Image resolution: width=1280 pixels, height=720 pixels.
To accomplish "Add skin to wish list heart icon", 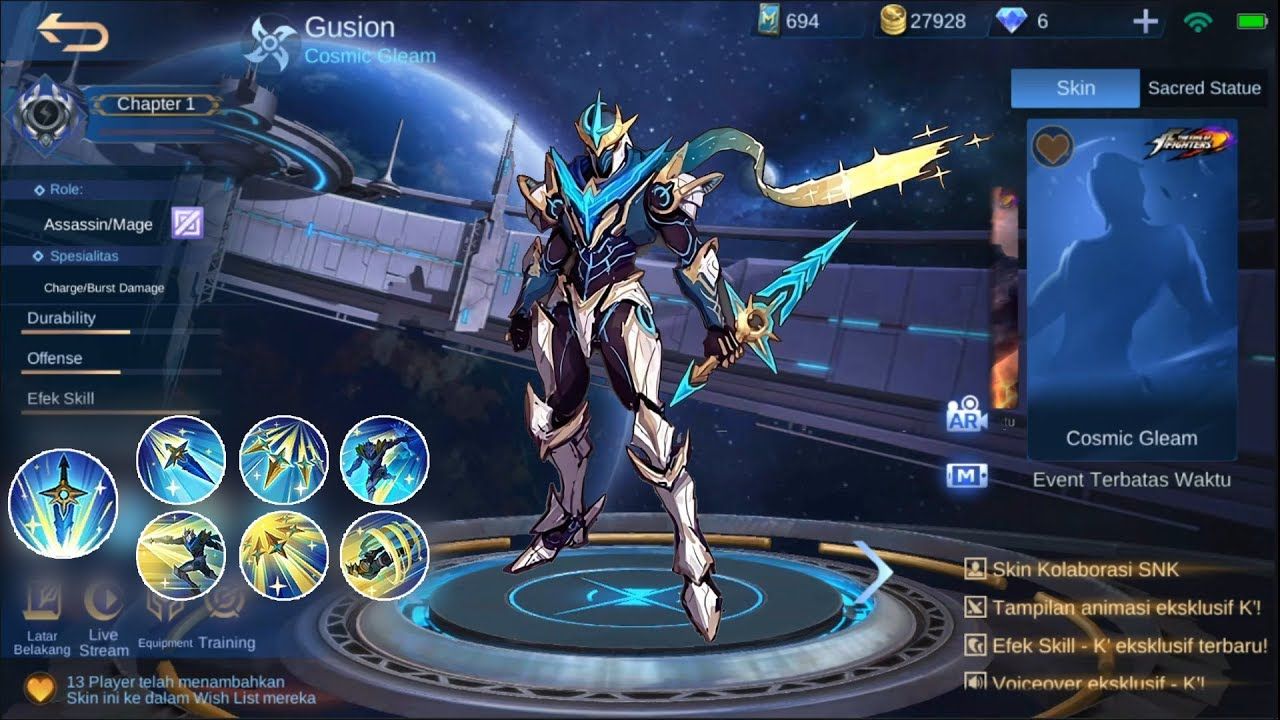I will 1052,147.
